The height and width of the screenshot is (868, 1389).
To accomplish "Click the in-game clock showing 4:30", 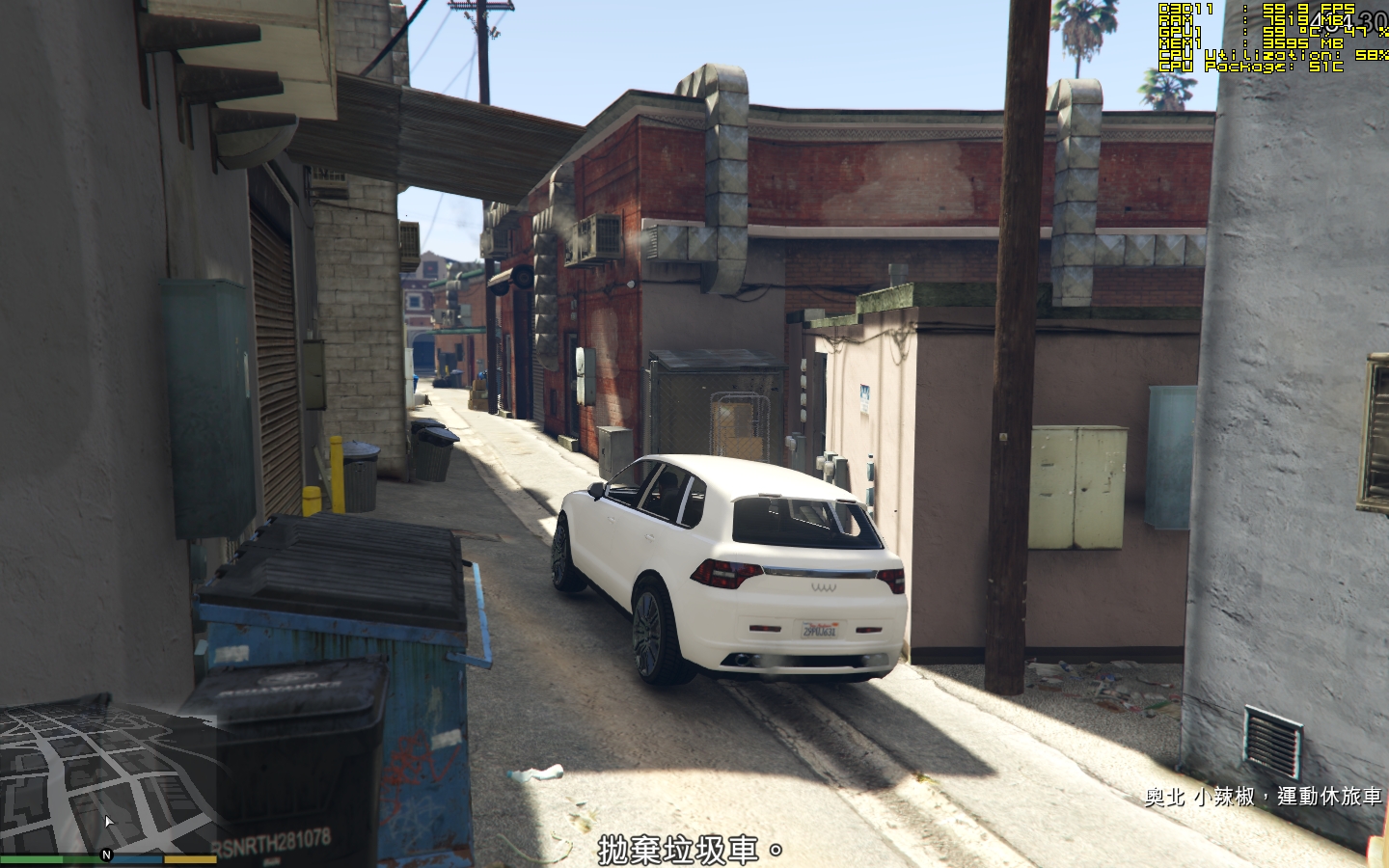I will click(1350, 21).
